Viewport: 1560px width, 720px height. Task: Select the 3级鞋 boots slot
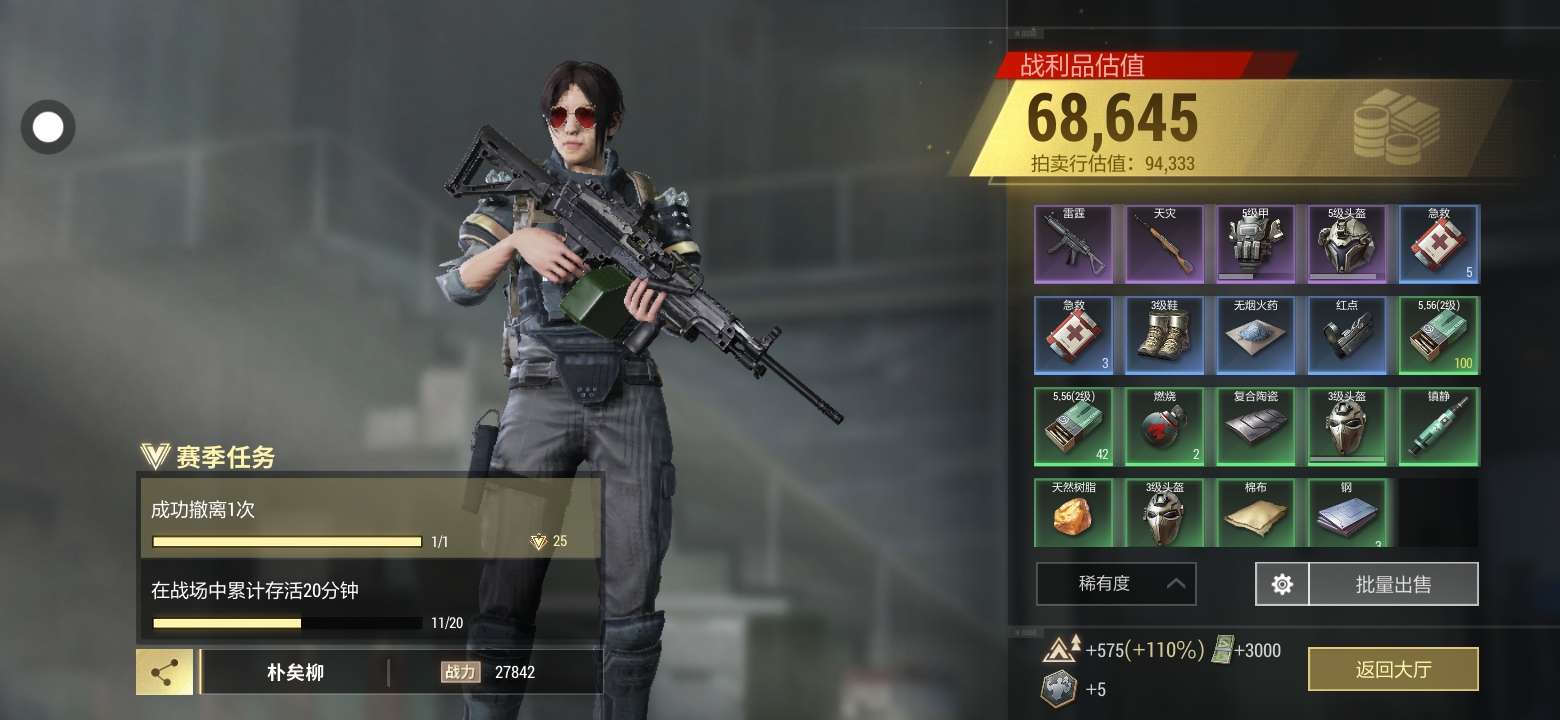pyautogui.click(x=1164, y=335)
